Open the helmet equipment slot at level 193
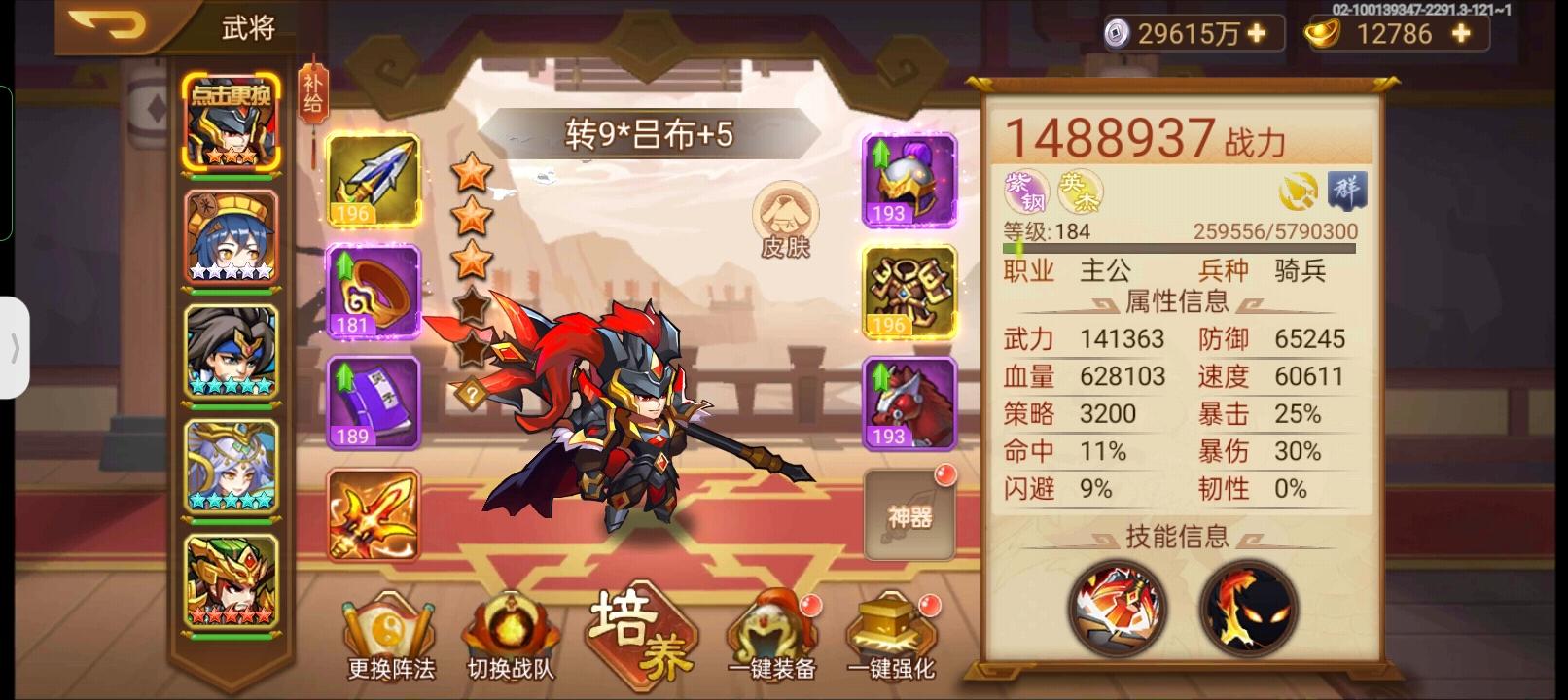The width and height of the screenshot is (1568, 700). click(909, 180)
